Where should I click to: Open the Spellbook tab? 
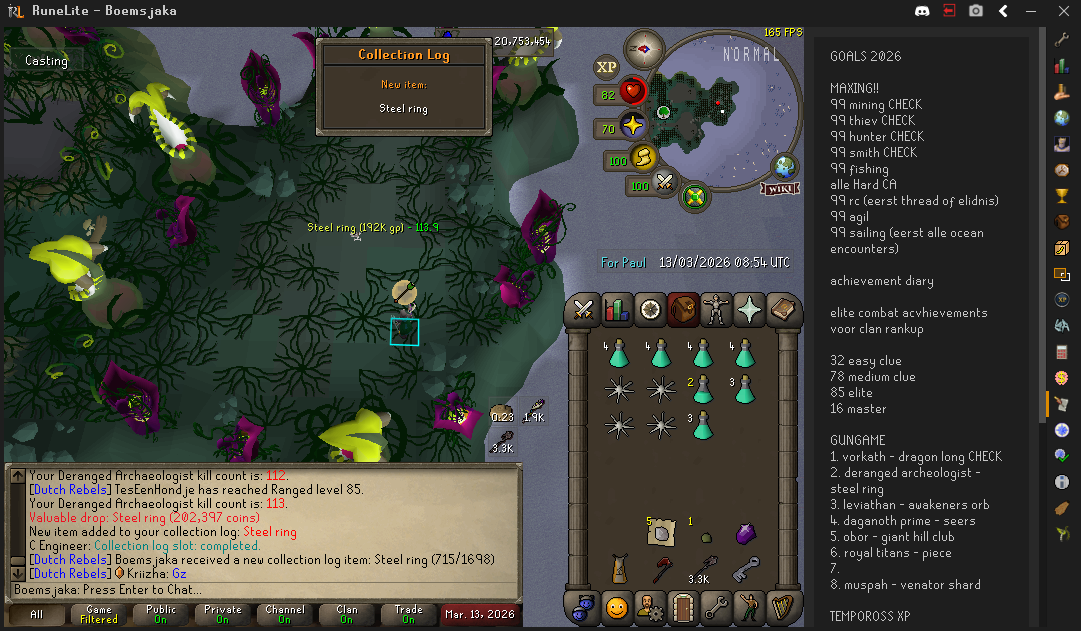[783, 310]
